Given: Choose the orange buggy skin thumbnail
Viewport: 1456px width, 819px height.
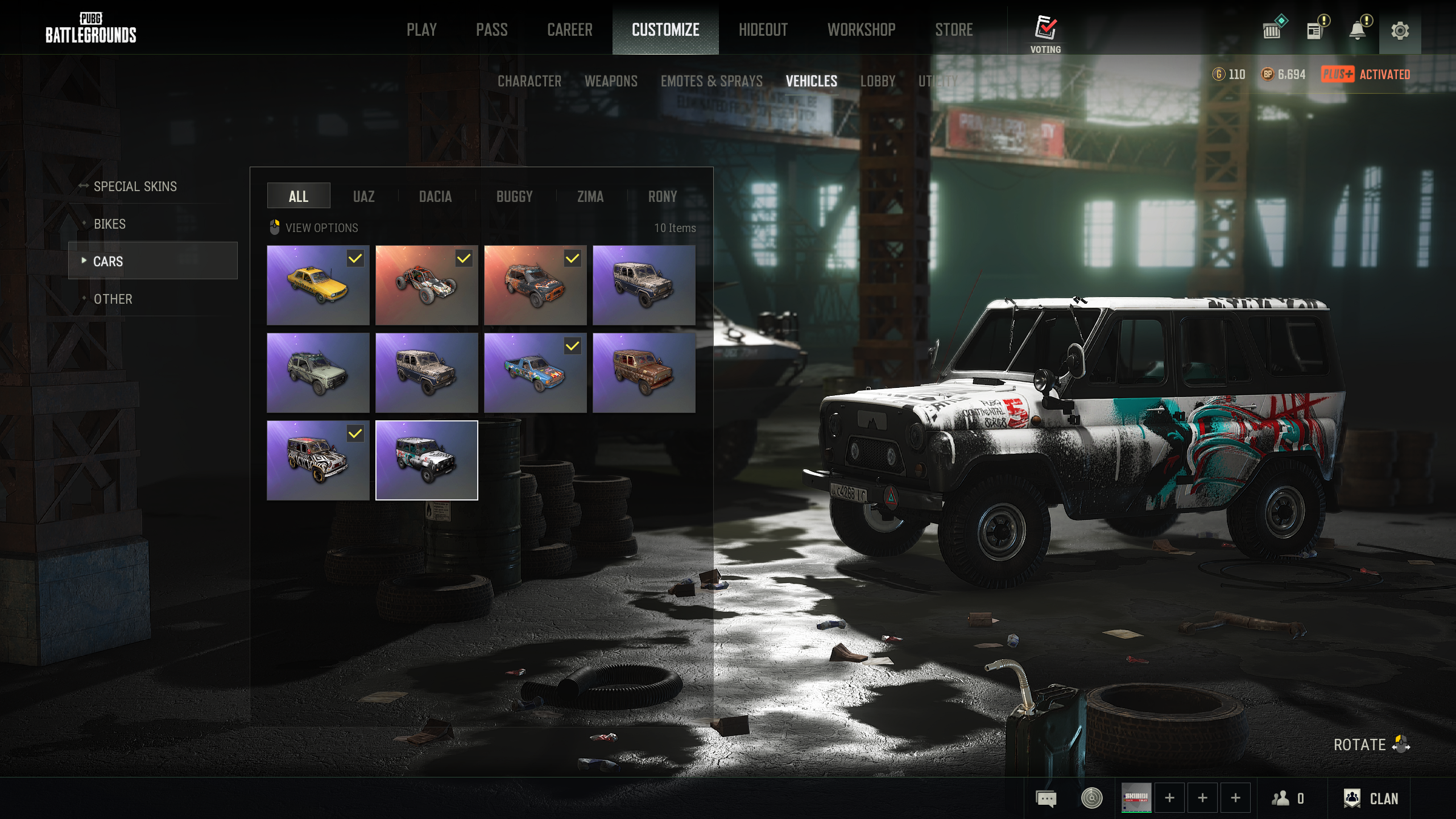Looking at the screenshot, I should [427, 285].
